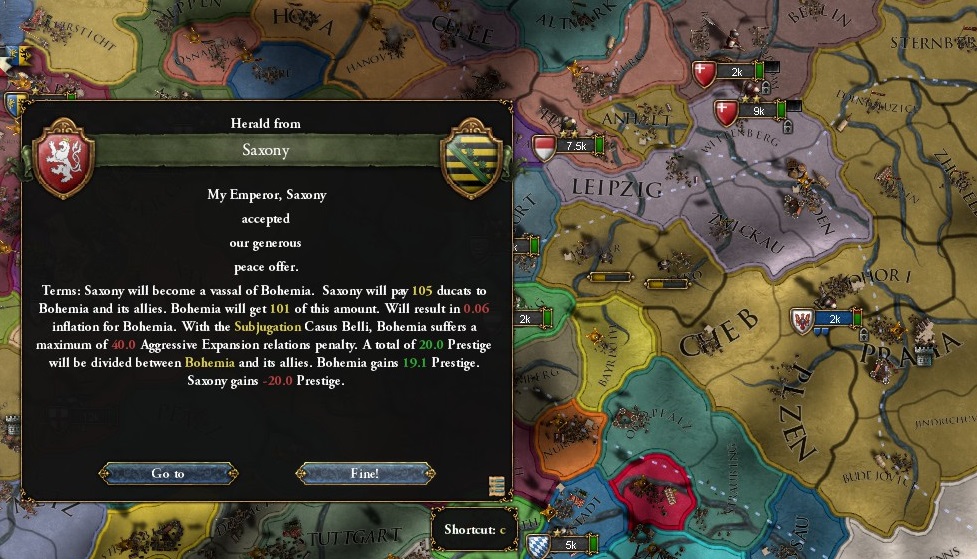The height and width of the screenshot is (559, 977).
Task: Click the Saxony striped shield in the herald window
Action: (470, 157)
